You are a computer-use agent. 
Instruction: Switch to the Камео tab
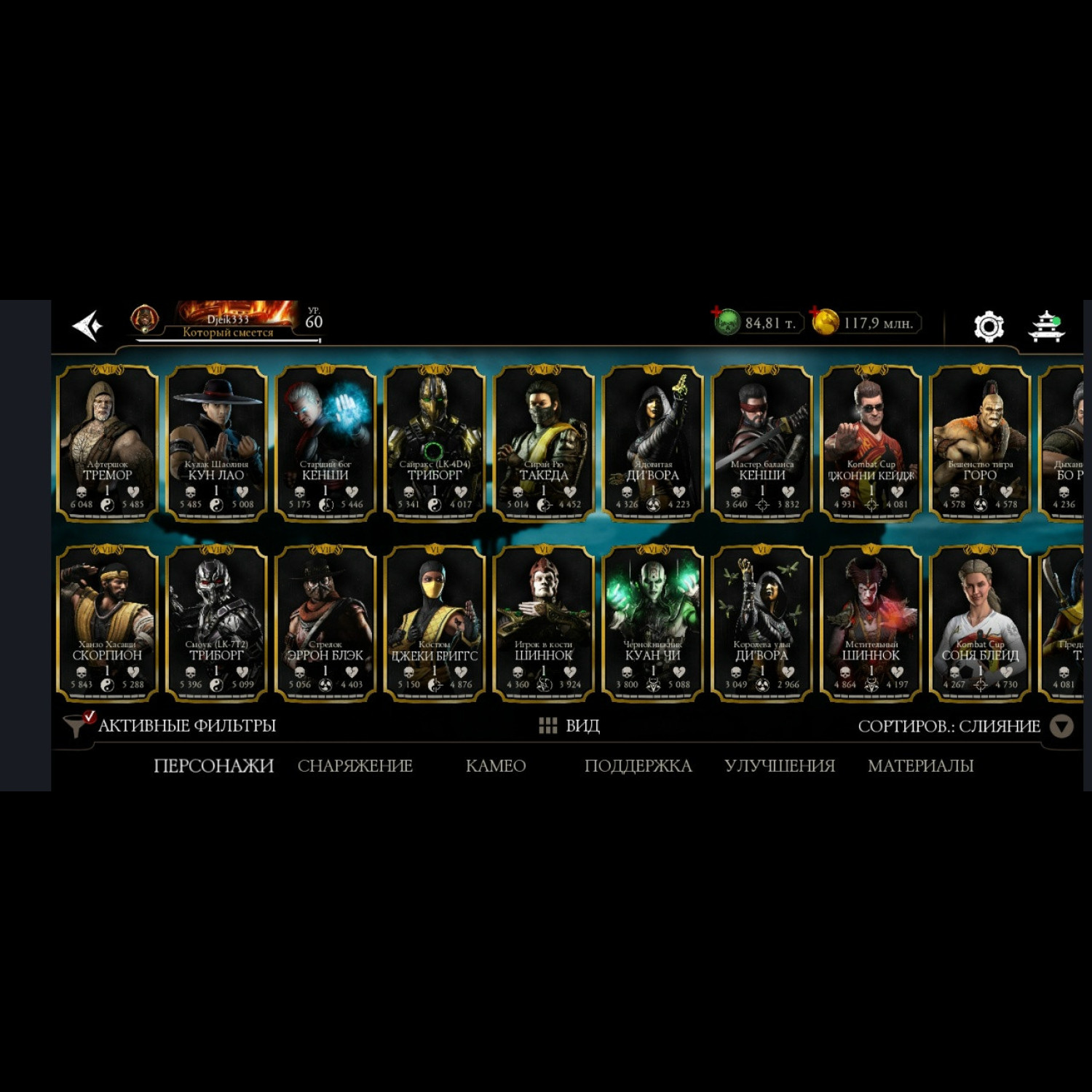[x=496, y=766]
